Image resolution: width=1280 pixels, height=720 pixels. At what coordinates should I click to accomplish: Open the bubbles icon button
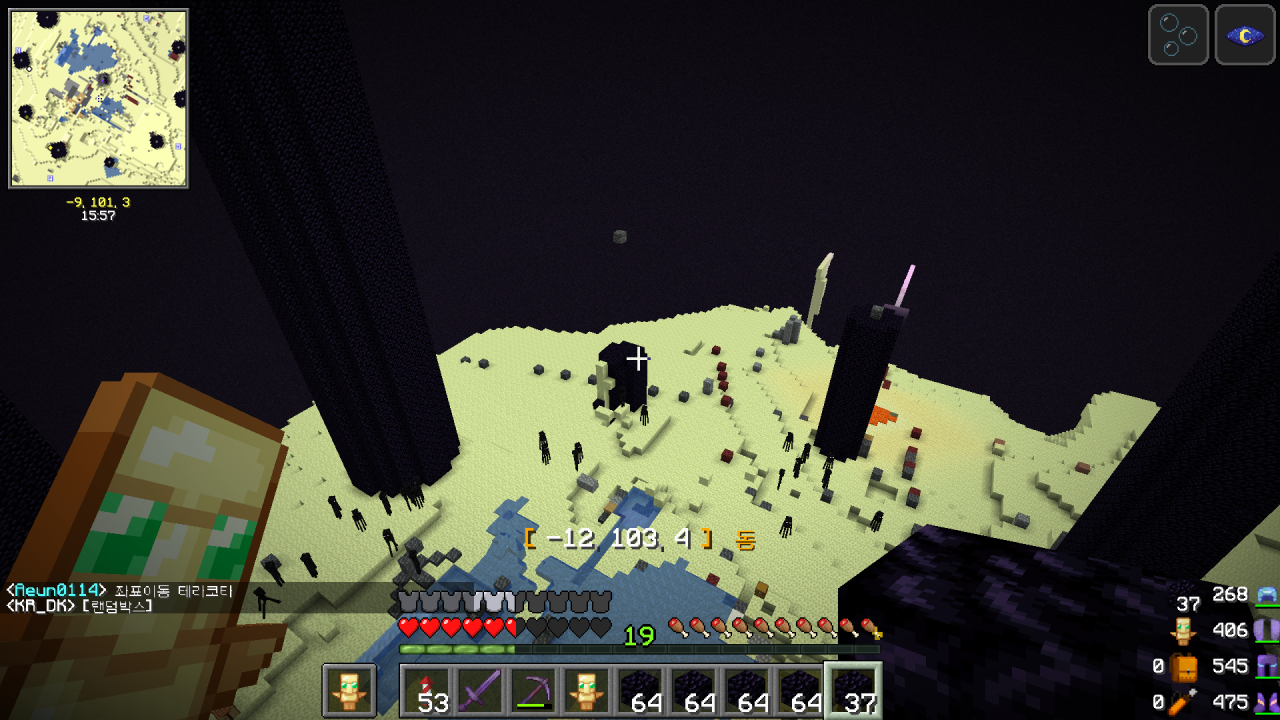(1178, 35)
